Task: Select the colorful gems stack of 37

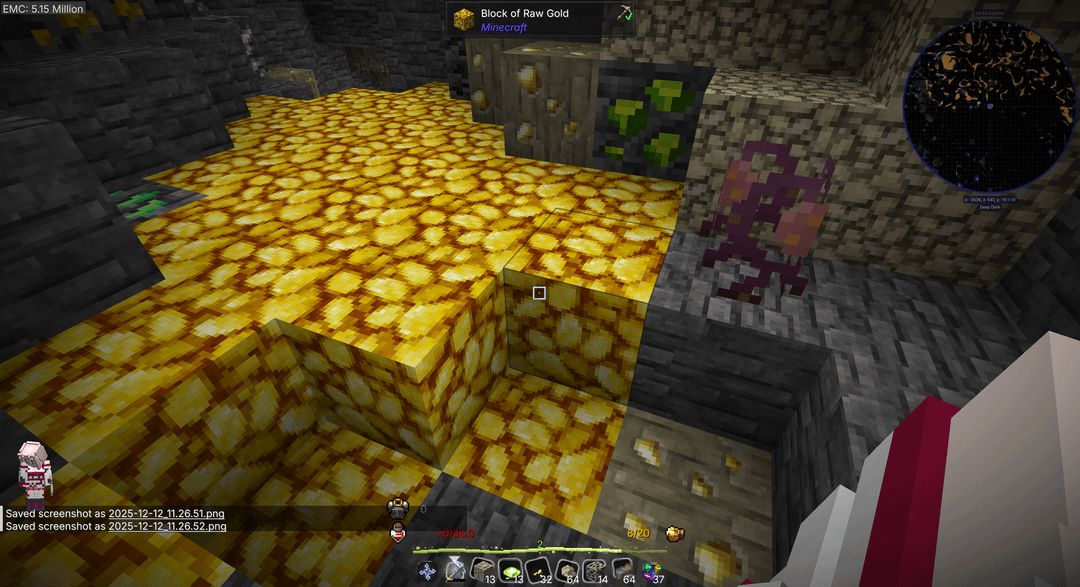Action: pos(653,571)
